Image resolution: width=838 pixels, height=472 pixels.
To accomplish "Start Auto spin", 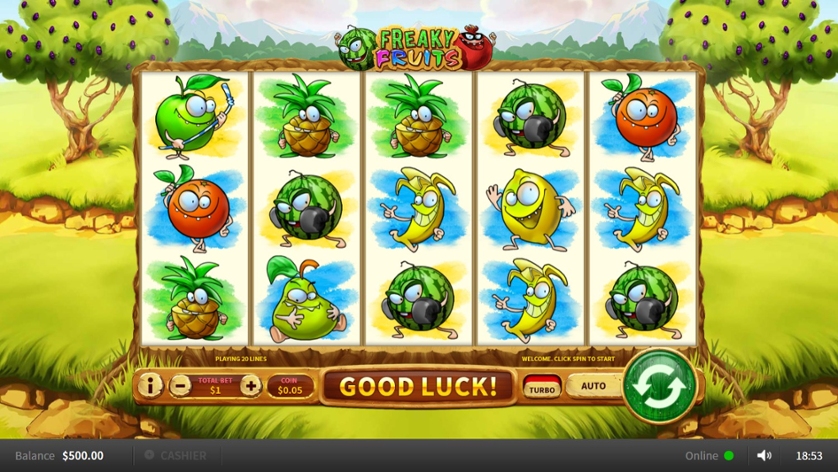I will tap(593, 386).
